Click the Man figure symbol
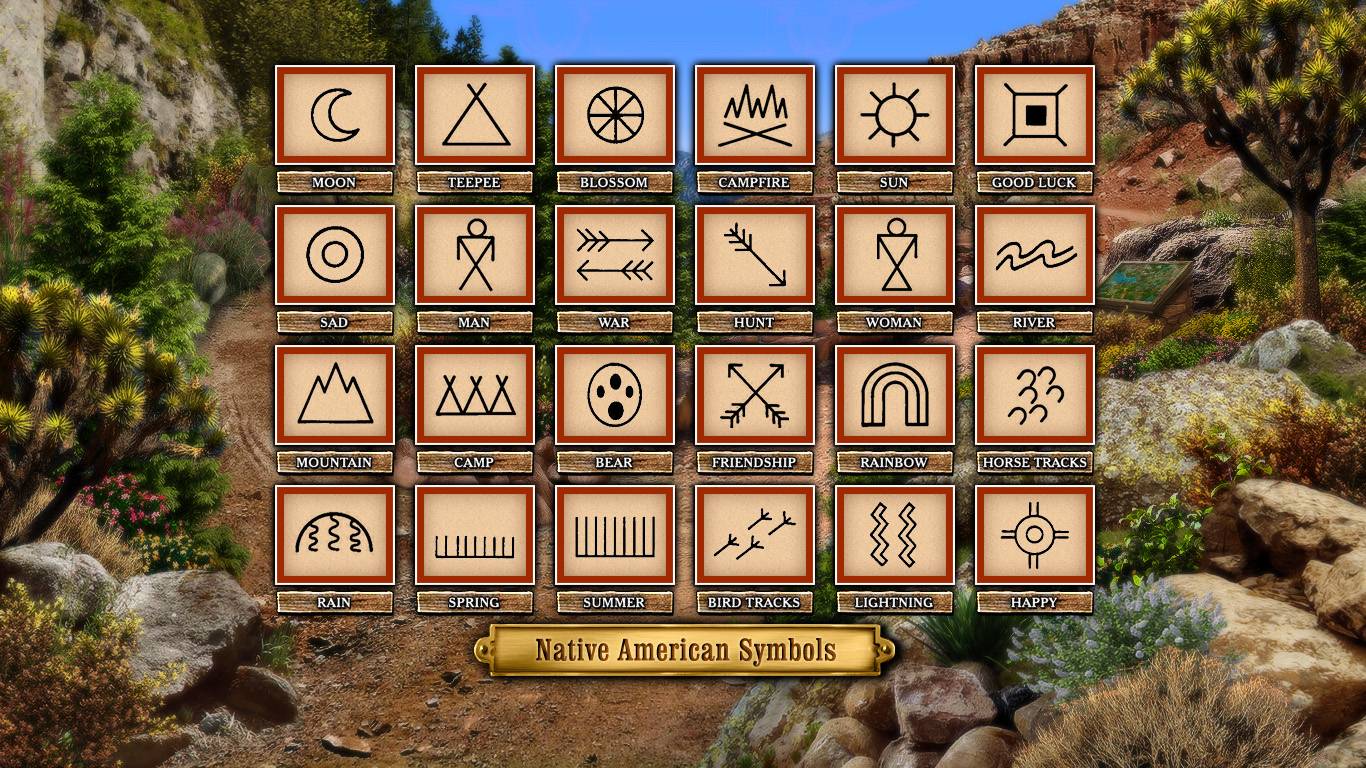The width and height of the screenshot is (1366, 768). click(475, 255)
